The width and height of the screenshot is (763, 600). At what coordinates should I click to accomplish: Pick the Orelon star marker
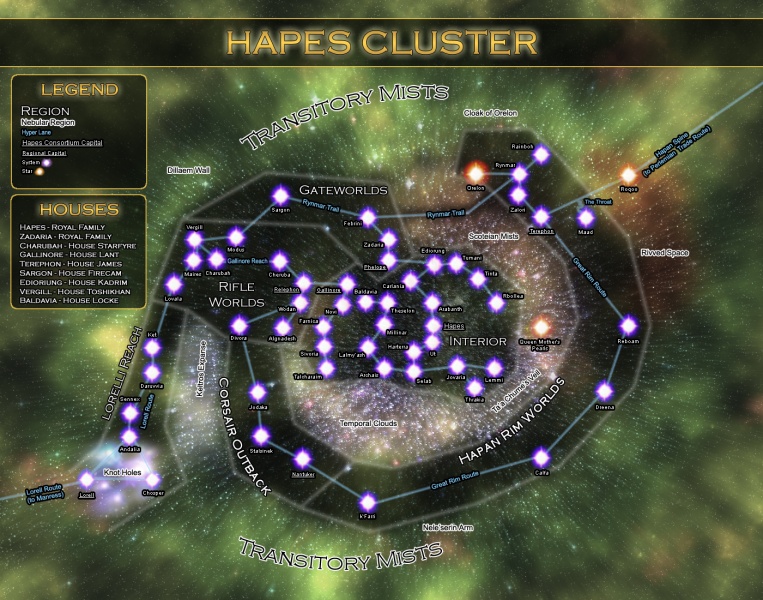pos(476,171)
